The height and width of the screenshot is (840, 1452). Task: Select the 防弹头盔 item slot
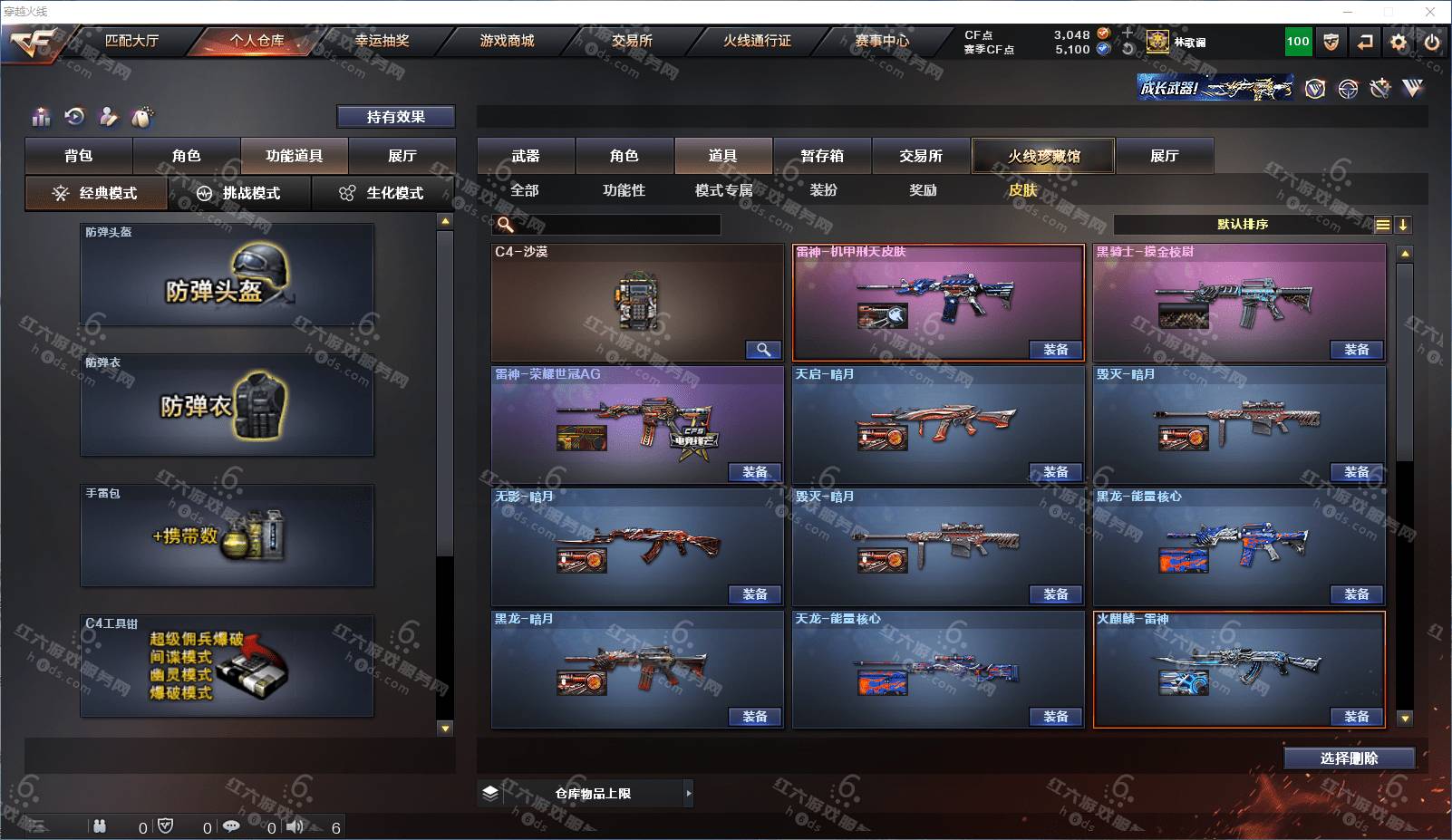click(227, 275)
